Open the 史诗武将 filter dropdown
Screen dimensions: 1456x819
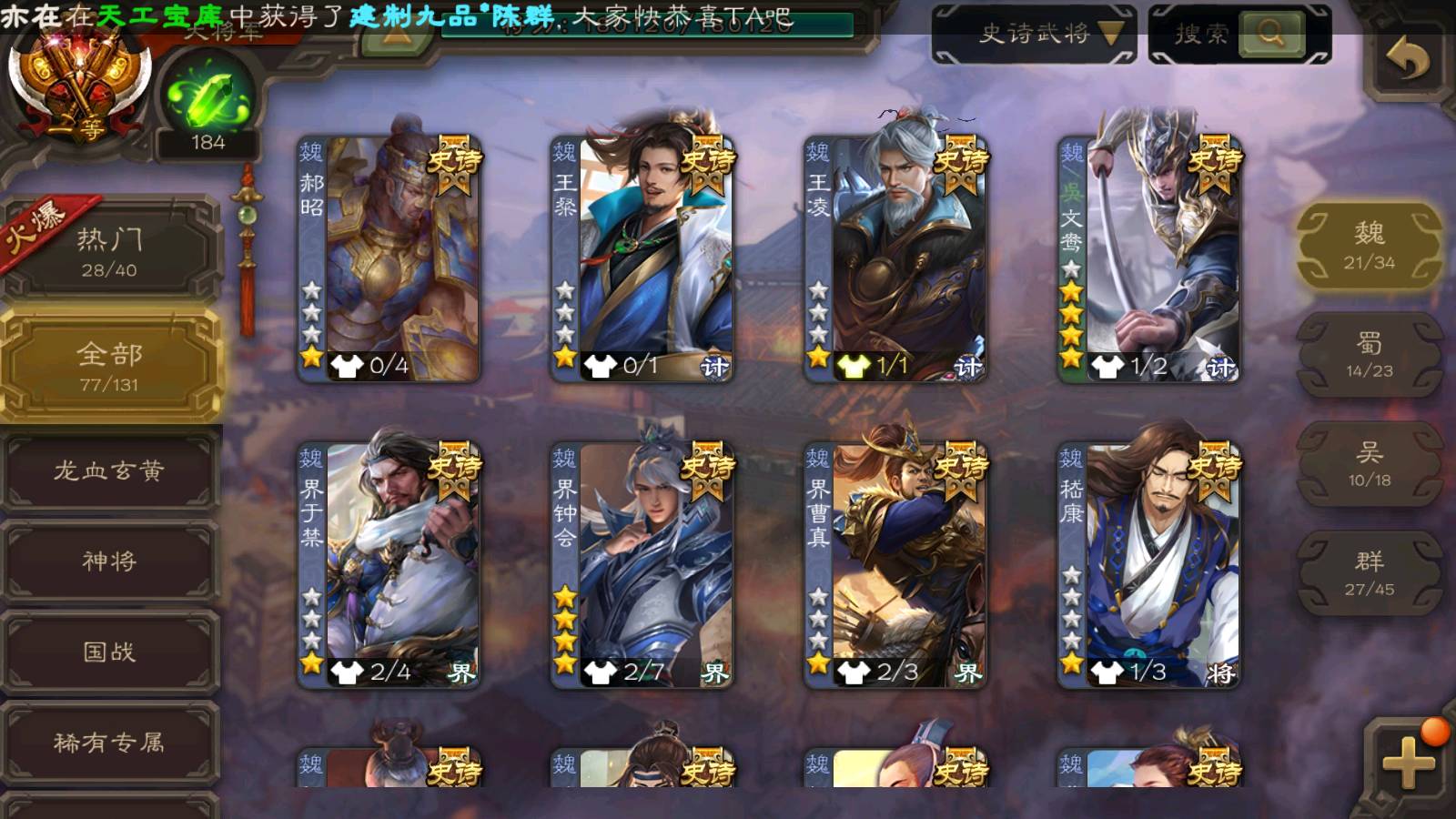coord(1034,35)
